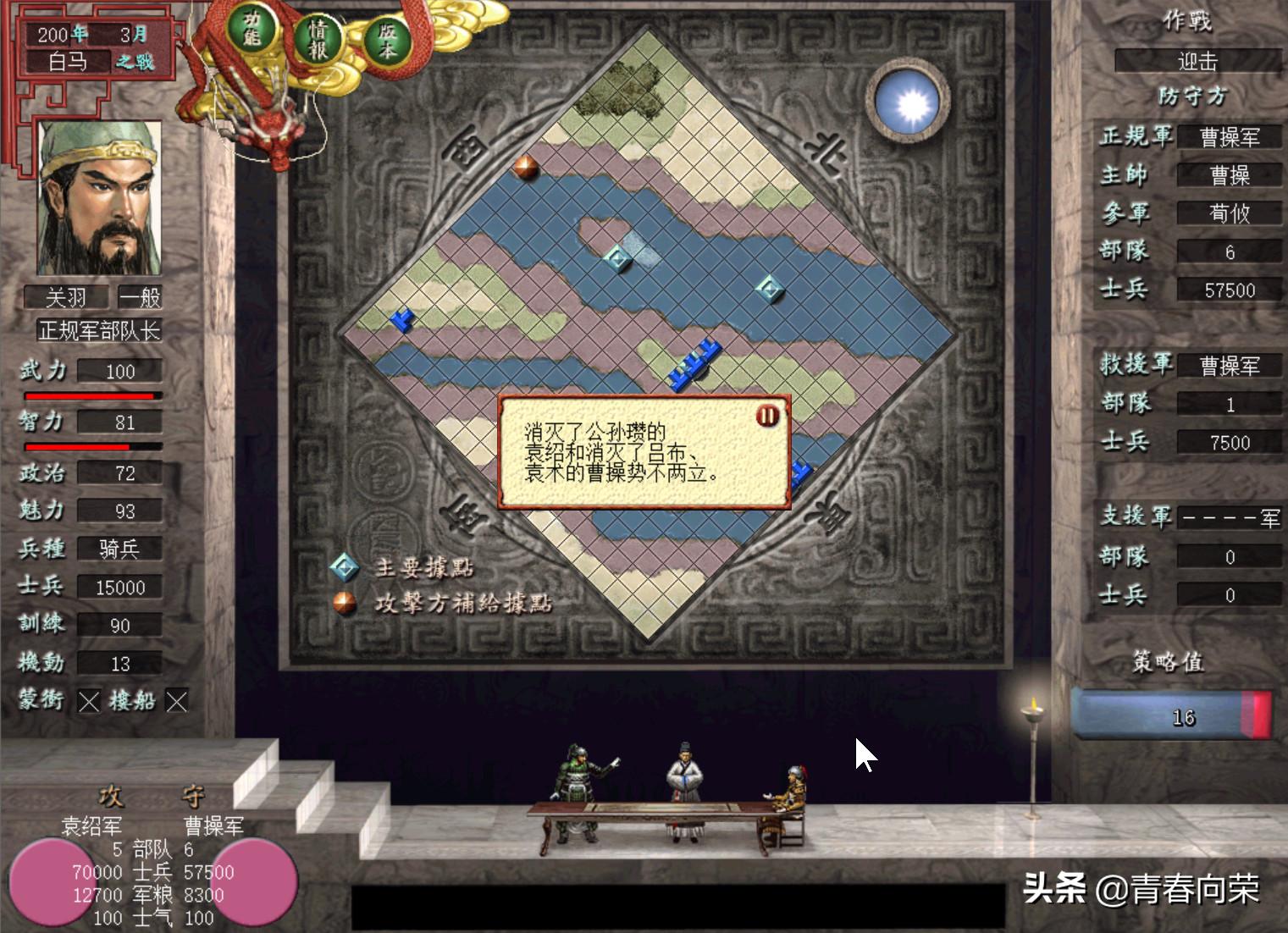
Task: Open the 参軍 advisor field showing 荀攸
Action: point(1230,213)
